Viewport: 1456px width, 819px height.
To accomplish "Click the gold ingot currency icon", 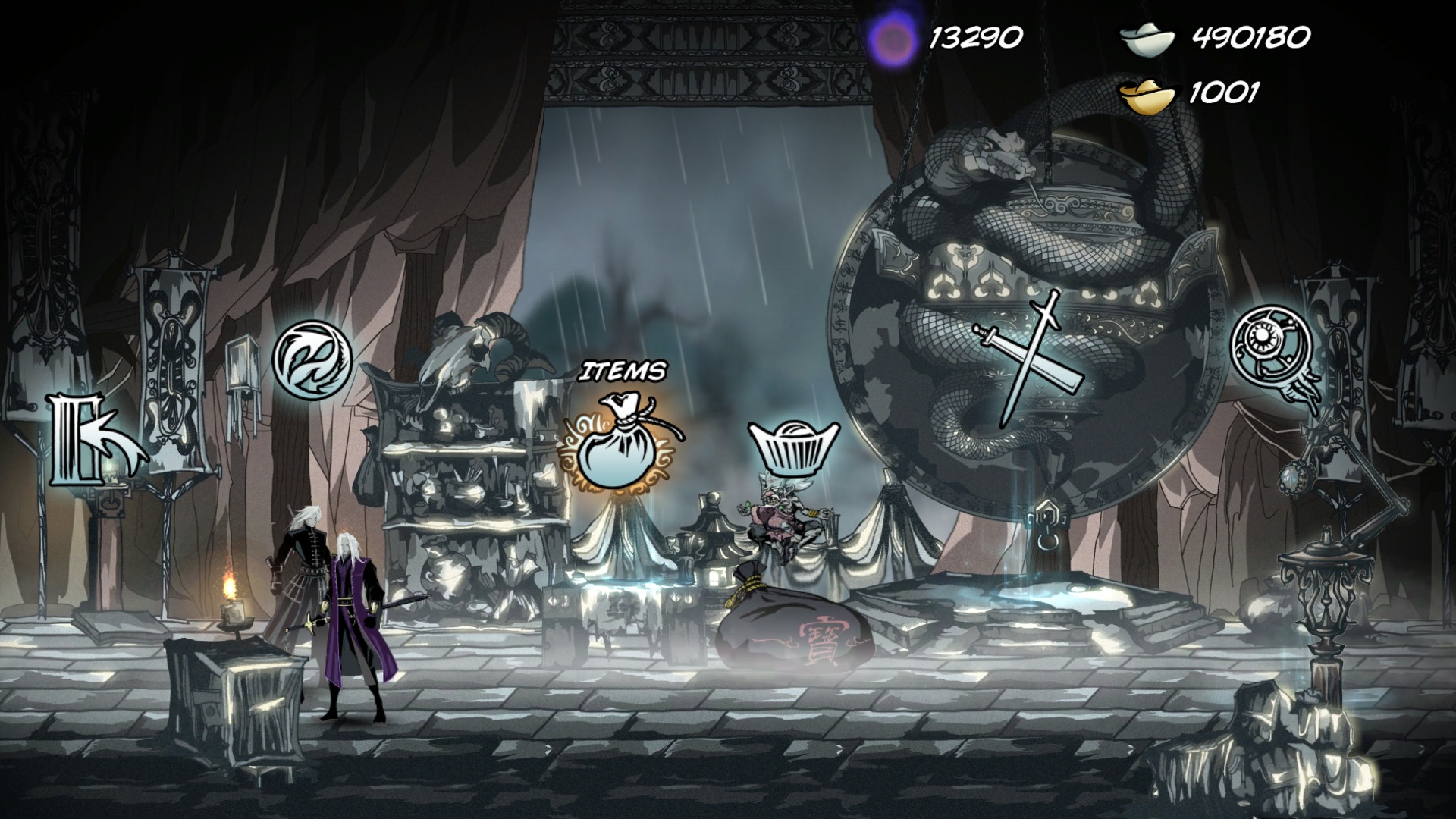I will click(x=1145, y=95).
